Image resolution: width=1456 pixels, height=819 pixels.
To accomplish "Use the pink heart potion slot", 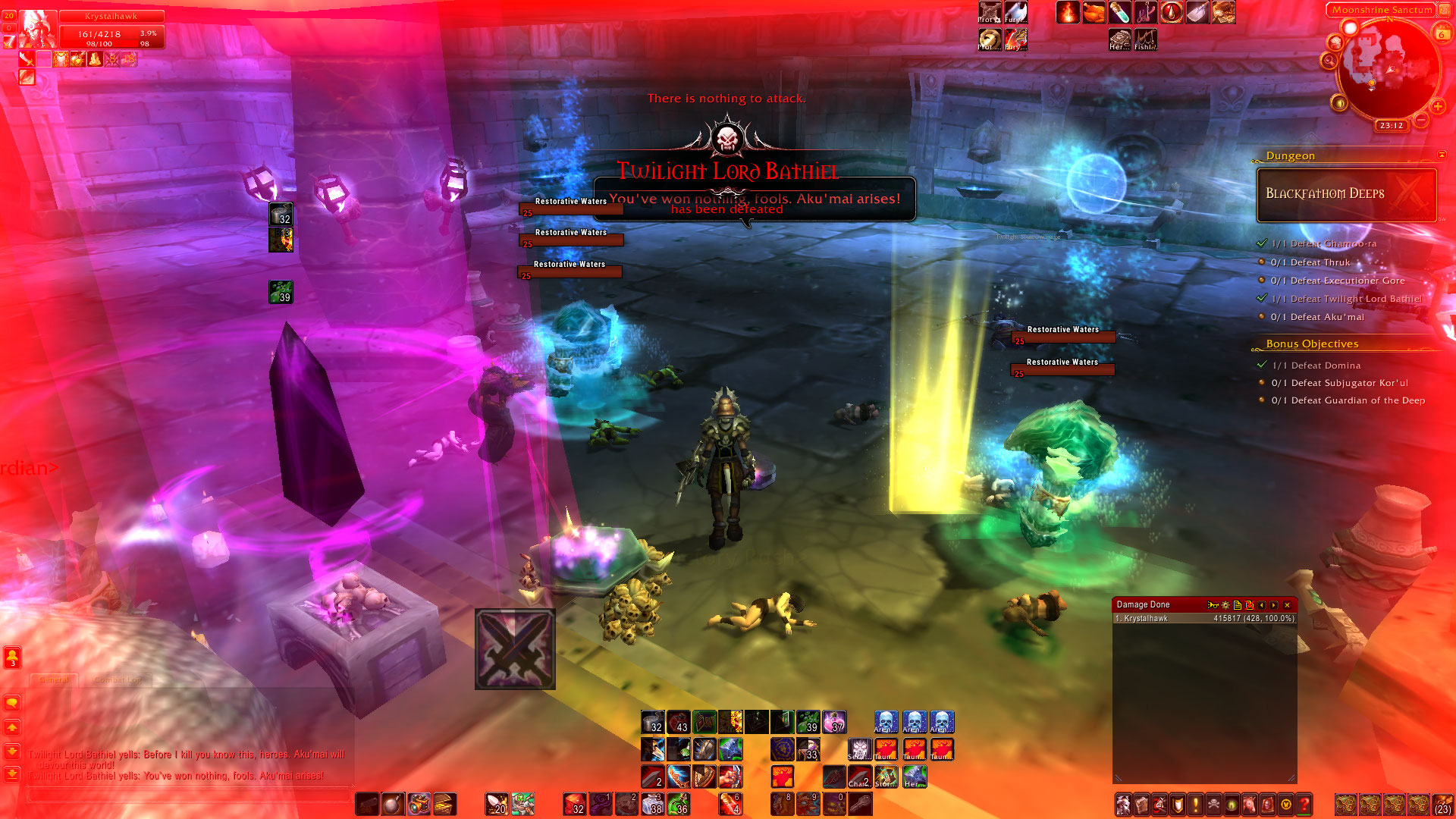I will [834, 722].
